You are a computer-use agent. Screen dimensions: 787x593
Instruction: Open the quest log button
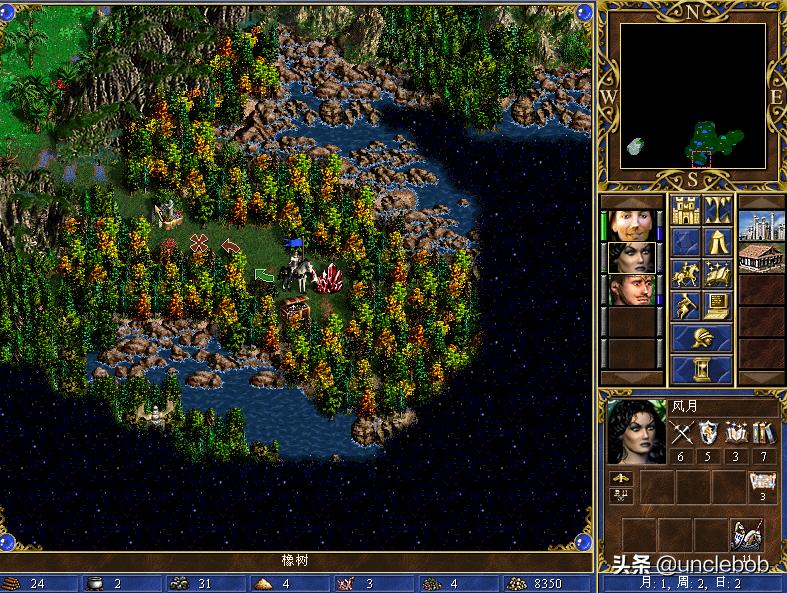point(685,242)
